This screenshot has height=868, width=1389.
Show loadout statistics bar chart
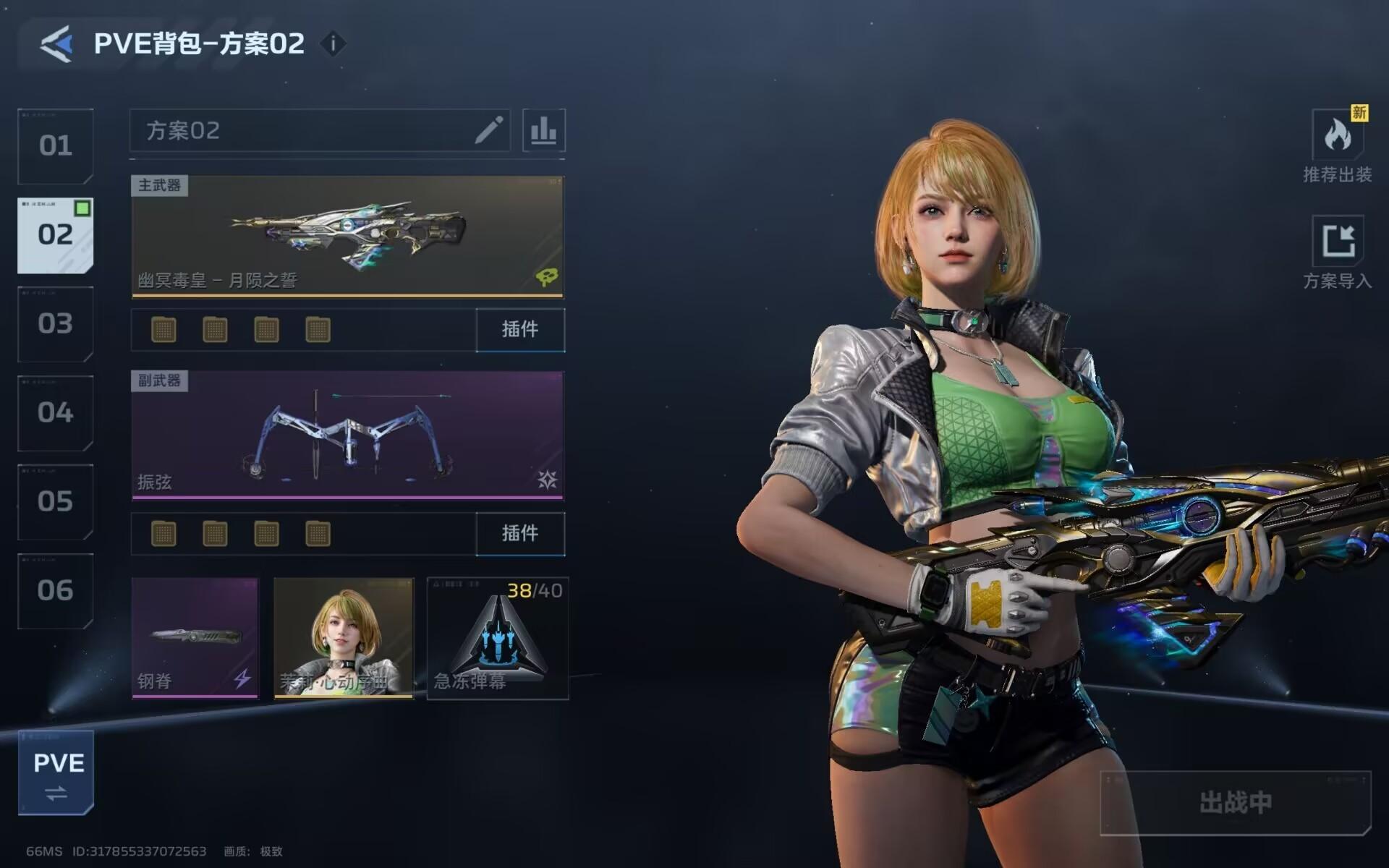point(543,131)
